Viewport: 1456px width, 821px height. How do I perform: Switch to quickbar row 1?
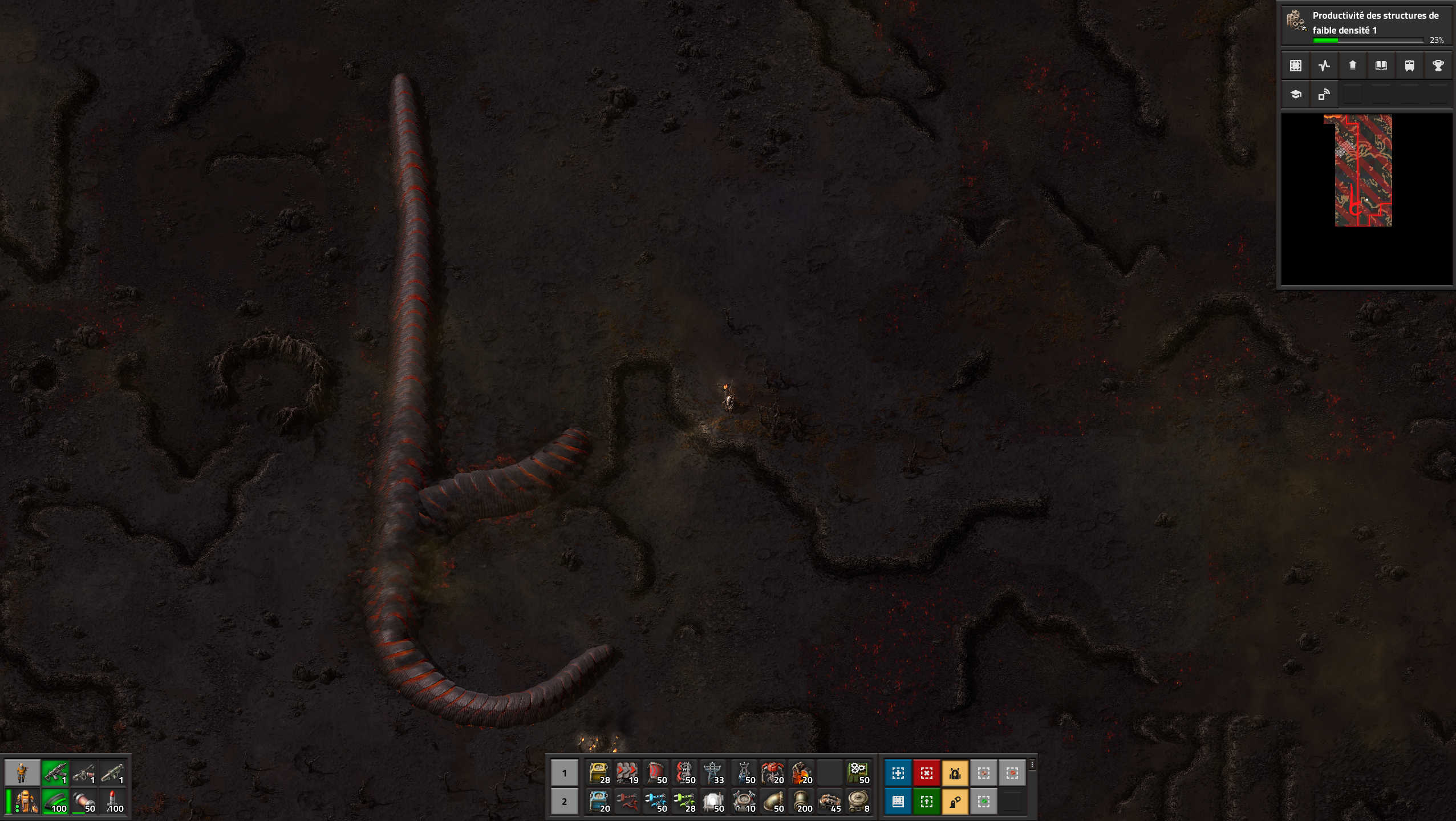pyautogui.click(x=564, y=773)
